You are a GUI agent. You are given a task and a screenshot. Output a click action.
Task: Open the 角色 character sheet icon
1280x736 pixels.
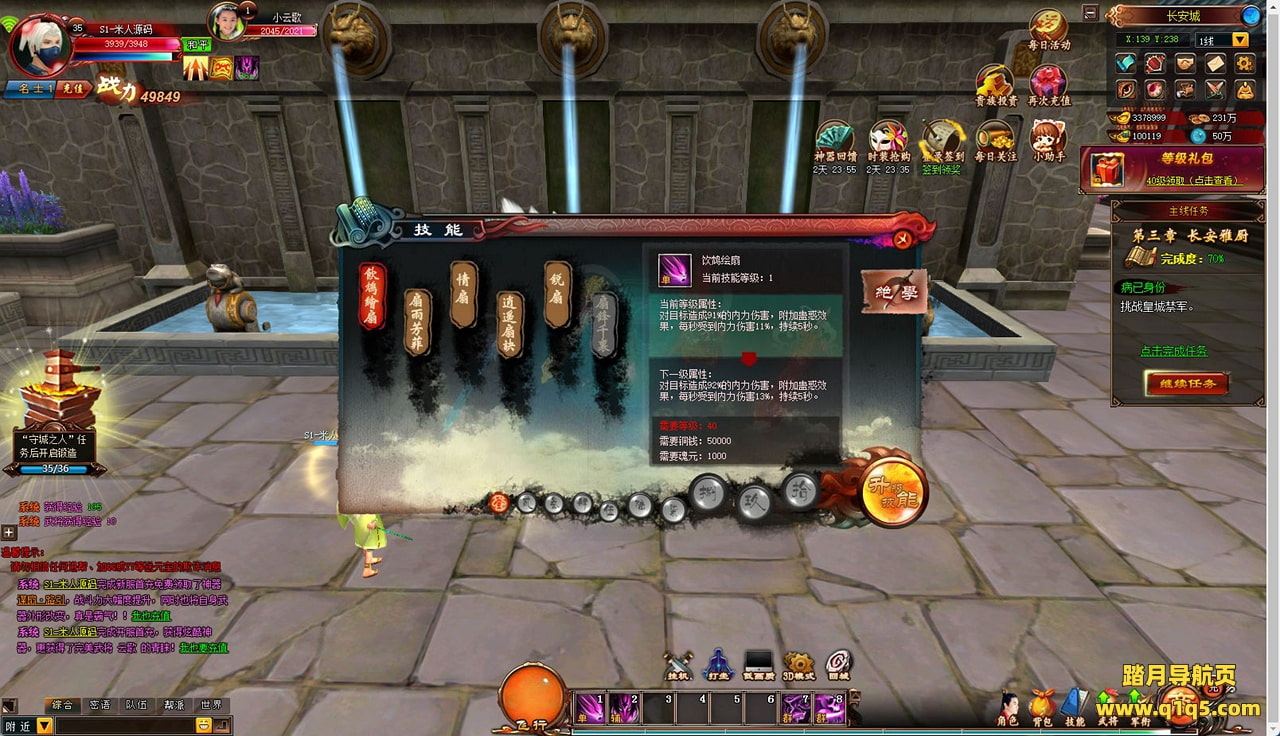pyautogui.click(x=1008, y=705)
